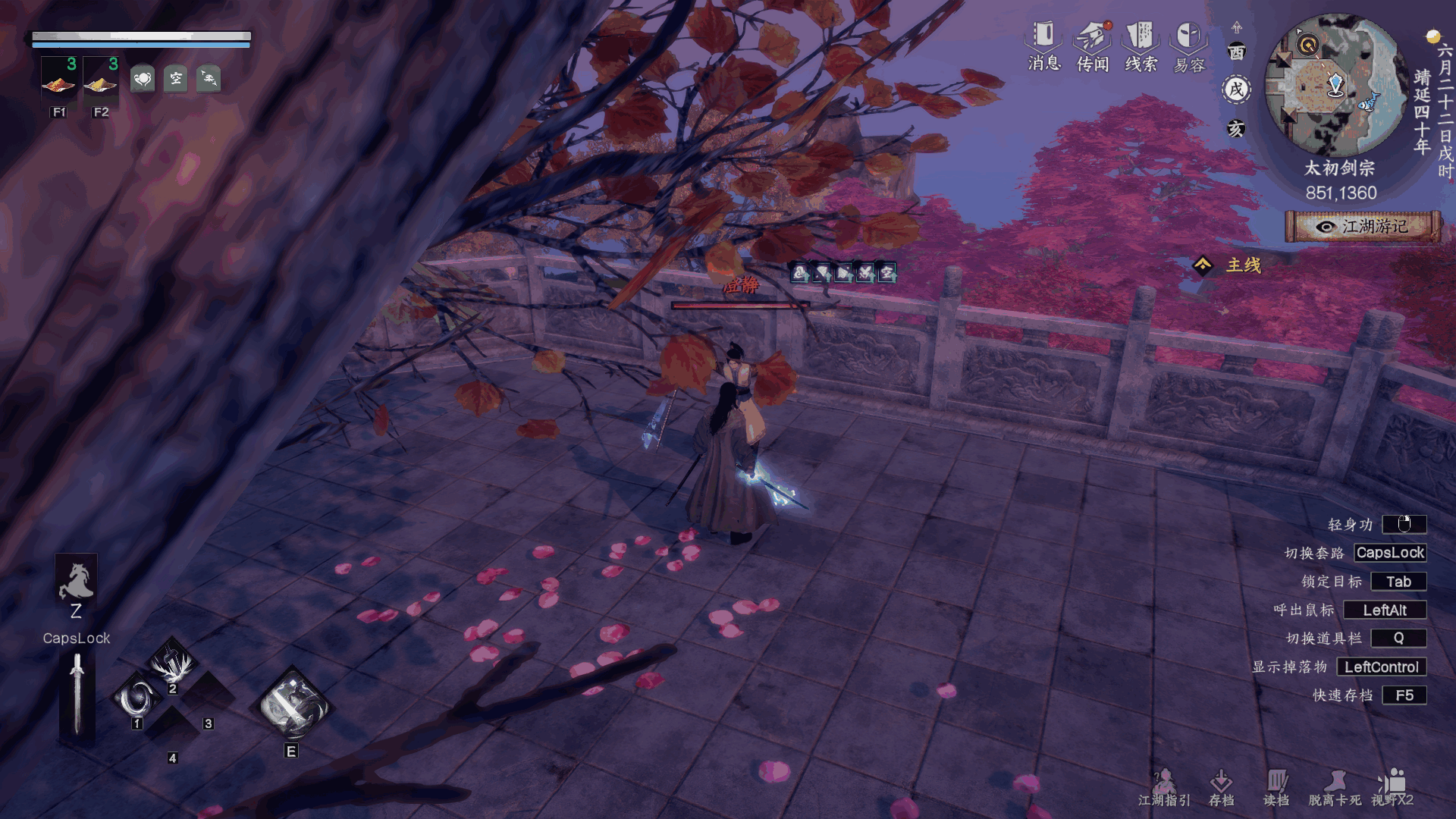Toggle the 视野X2 view distance button

click(x=1392, y=787)
